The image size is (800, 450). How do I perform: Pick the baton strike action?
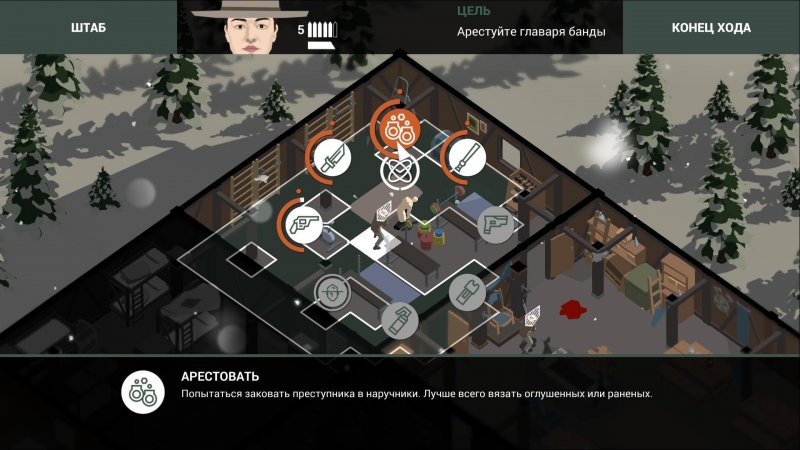click(x=463, y=155)
